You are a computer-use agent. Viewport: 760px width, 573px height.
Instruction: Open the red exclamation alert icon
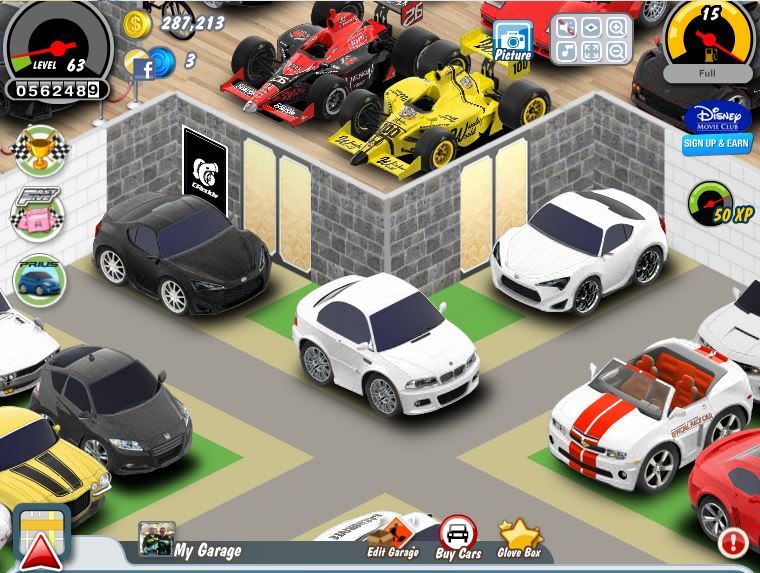pyautogui.click(x=734, y=543)
